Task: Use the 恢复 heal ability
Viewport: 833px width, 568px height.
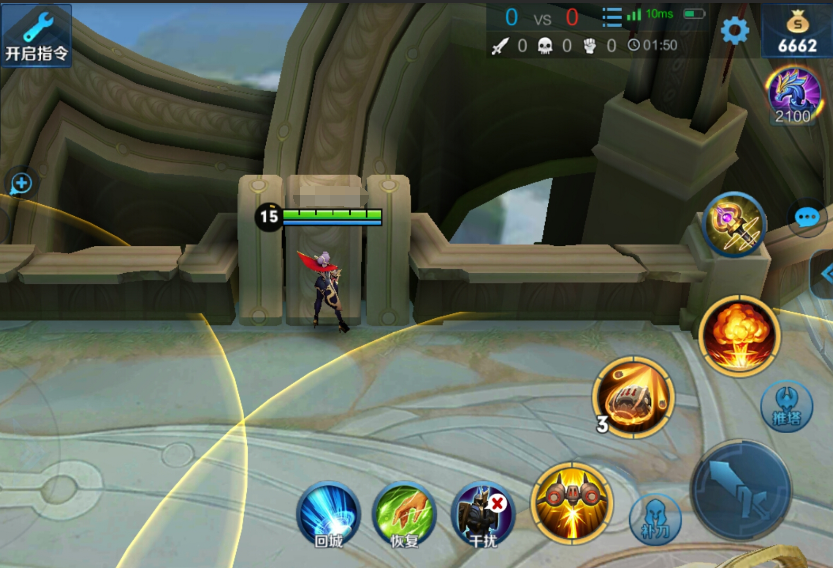Action: tap(404, 514)
